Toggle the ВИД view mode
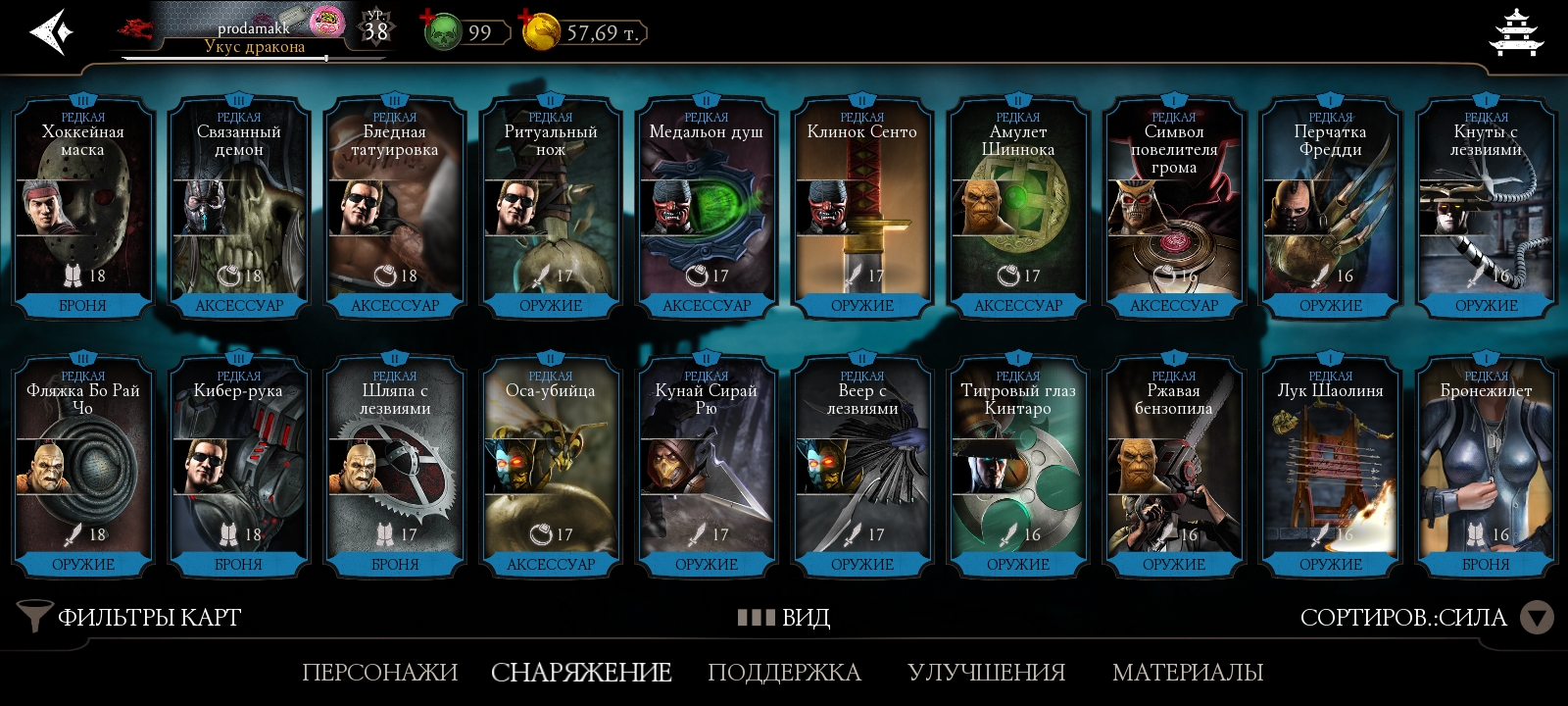This screenshot has height=706, width=1568. click(x=784, y=617)
